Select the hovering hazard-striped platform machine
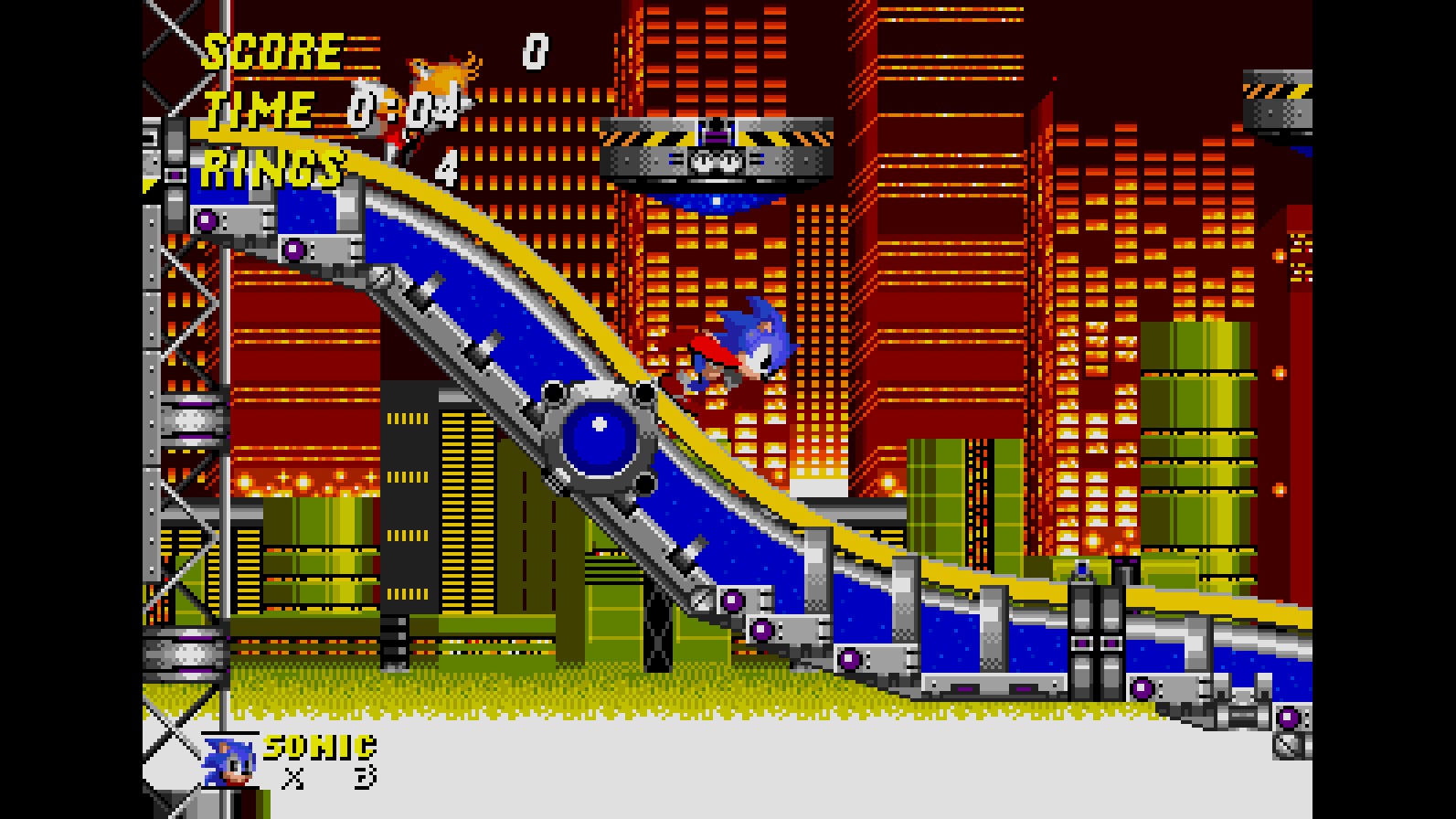The image size is (1456, 819). click(x=717, y=146)
